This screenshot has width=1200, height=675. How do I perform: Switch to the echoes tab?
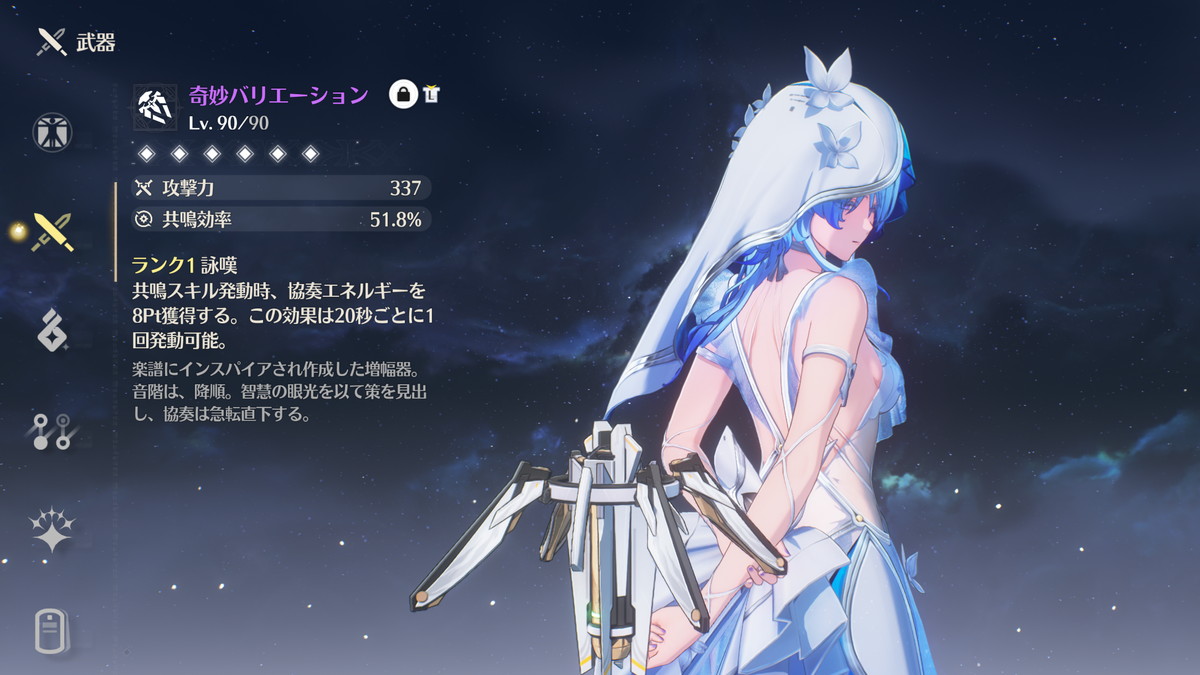(x=52, y=330)
